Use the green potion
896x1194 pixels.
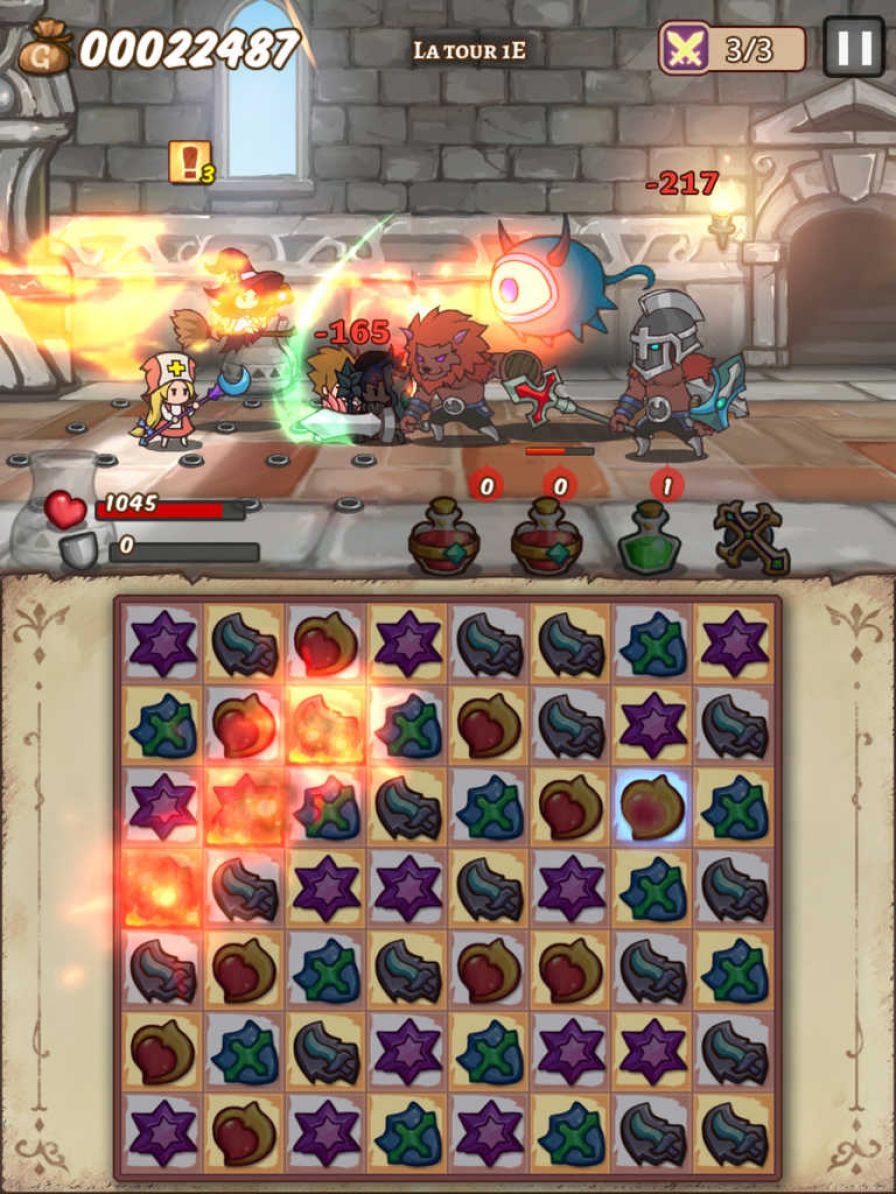649,541
